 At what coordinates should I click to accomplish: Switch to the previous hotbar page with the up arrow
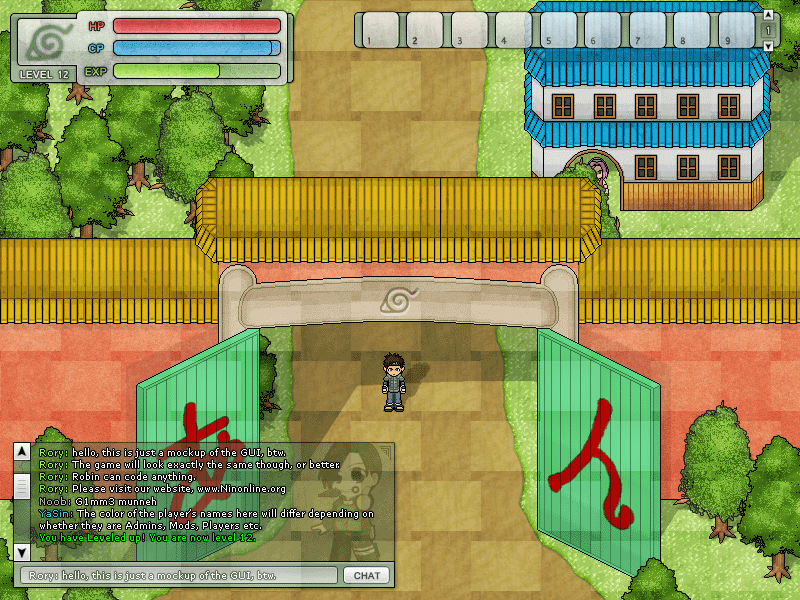(x=767, y=17)
